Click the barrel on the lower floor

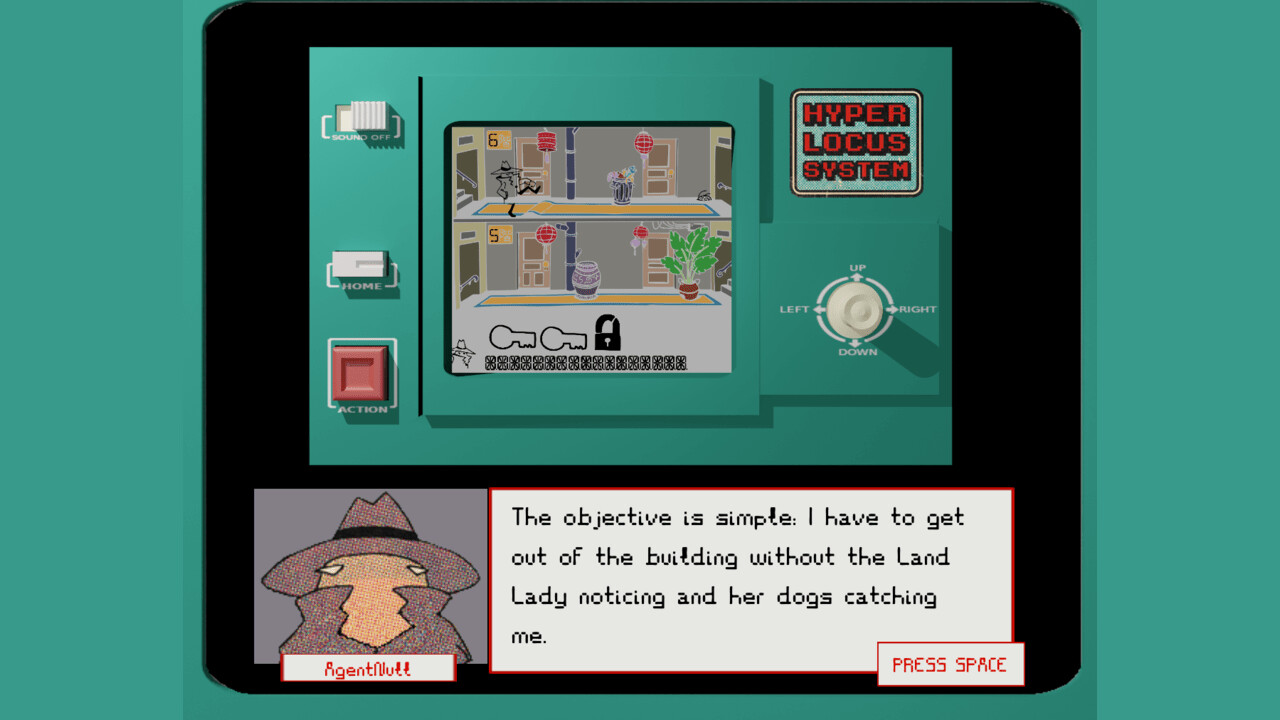587,278
